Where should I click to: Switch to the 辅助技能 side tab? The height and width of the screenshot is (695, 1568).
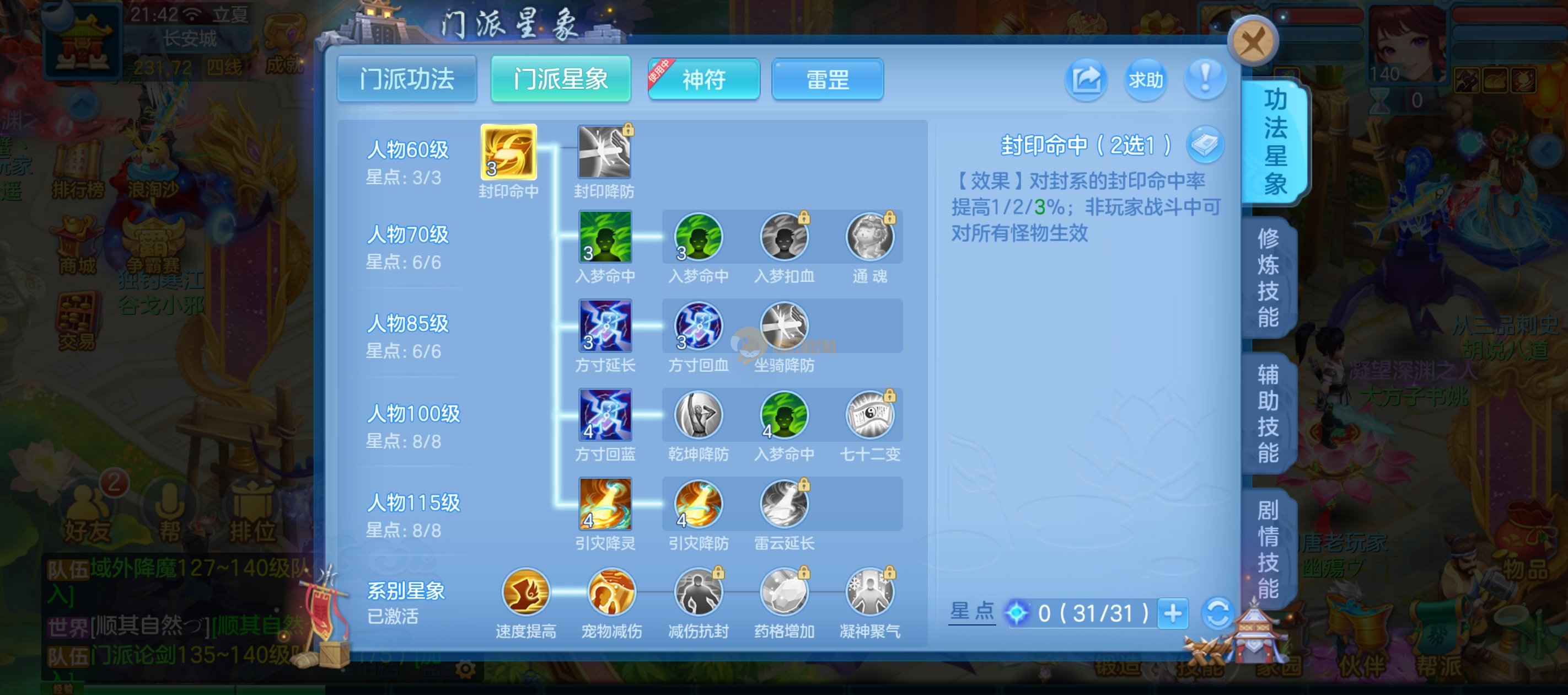(x=1269, y=414)
